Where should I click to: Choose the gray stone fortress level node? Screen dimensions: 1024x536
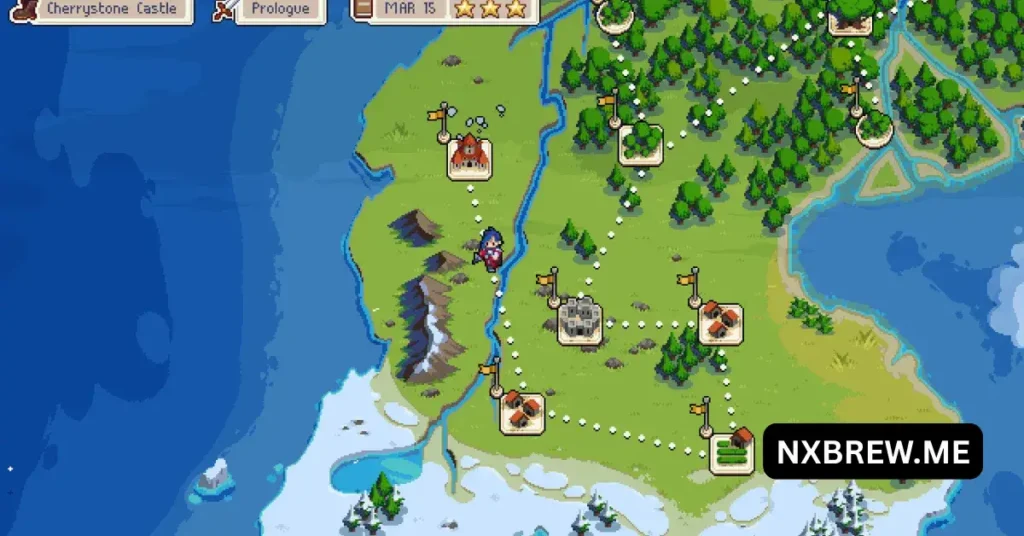point(580,321)
